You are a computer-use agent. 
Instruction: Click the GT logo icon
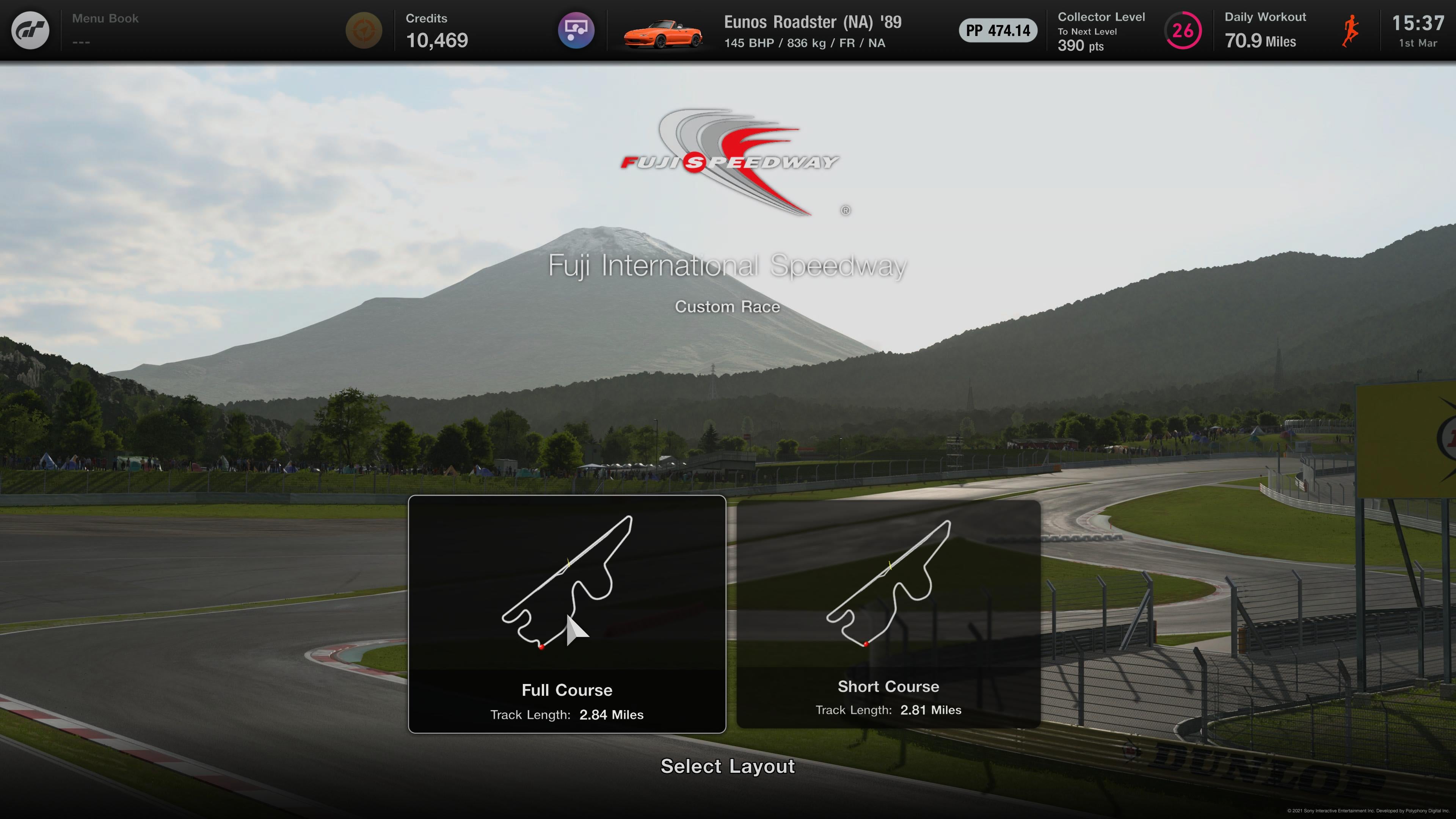pos(30,30)
